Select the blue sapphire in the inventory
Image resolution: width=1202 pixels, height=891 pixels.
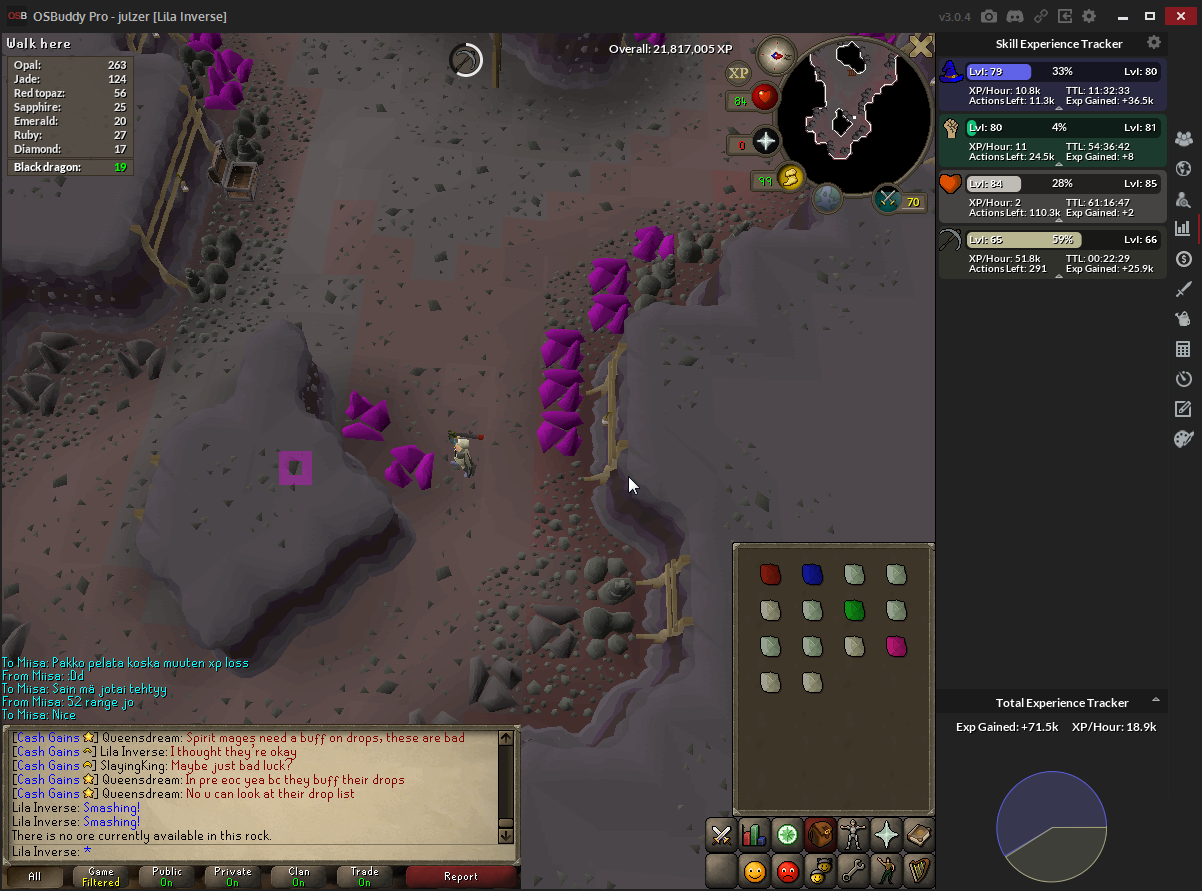tap(812, 574)
